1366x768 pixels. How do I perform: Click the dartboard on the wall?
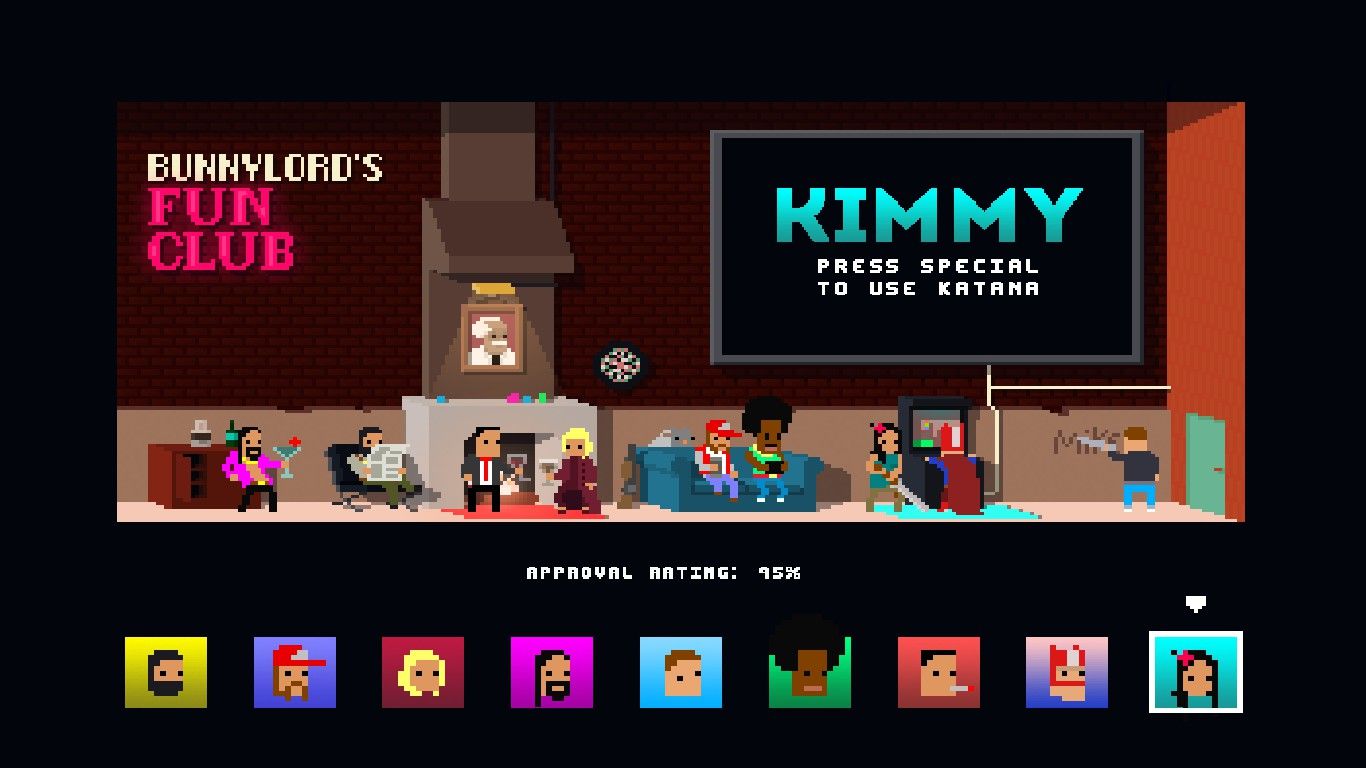621,367
